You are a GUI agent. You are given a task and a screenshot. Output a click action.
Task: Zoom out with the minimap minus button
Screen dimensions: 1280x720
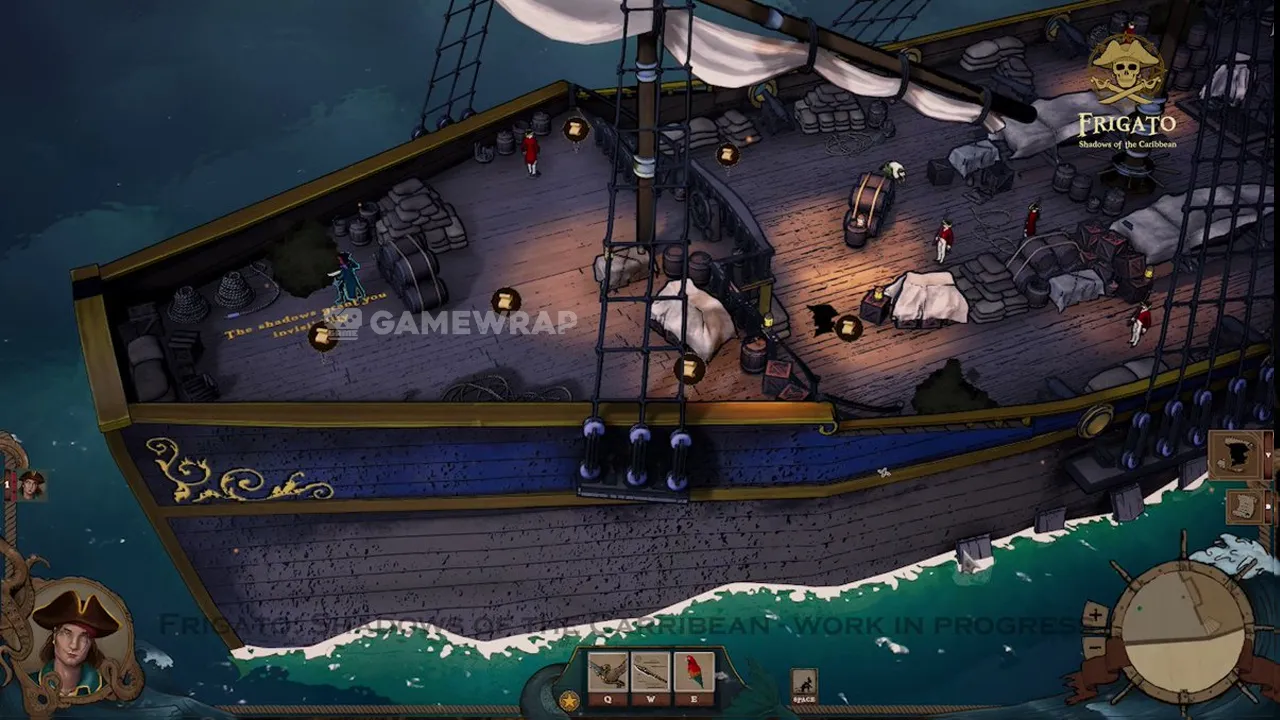[1095, 646]
